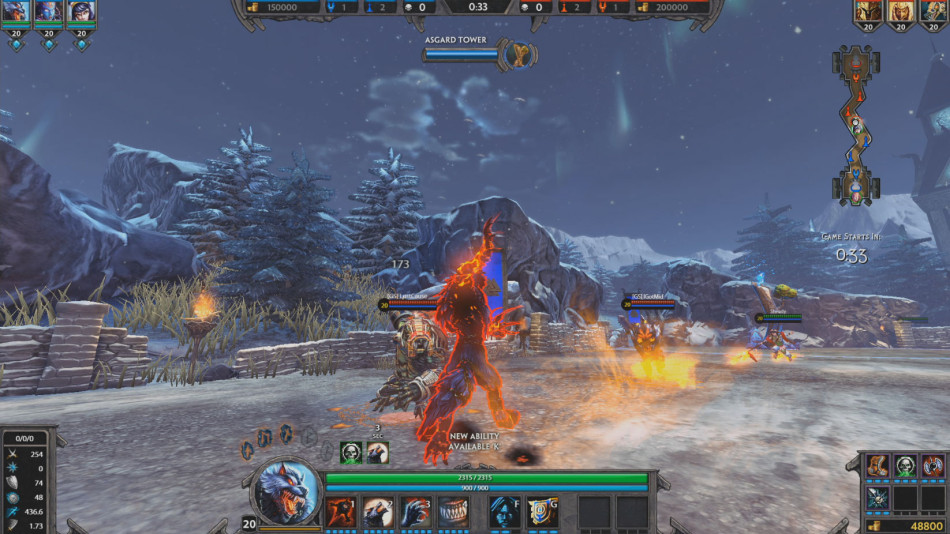Click the wolf buff icon above the ability bar
This screenshot has height=534, width=950.
coord(377,453)
